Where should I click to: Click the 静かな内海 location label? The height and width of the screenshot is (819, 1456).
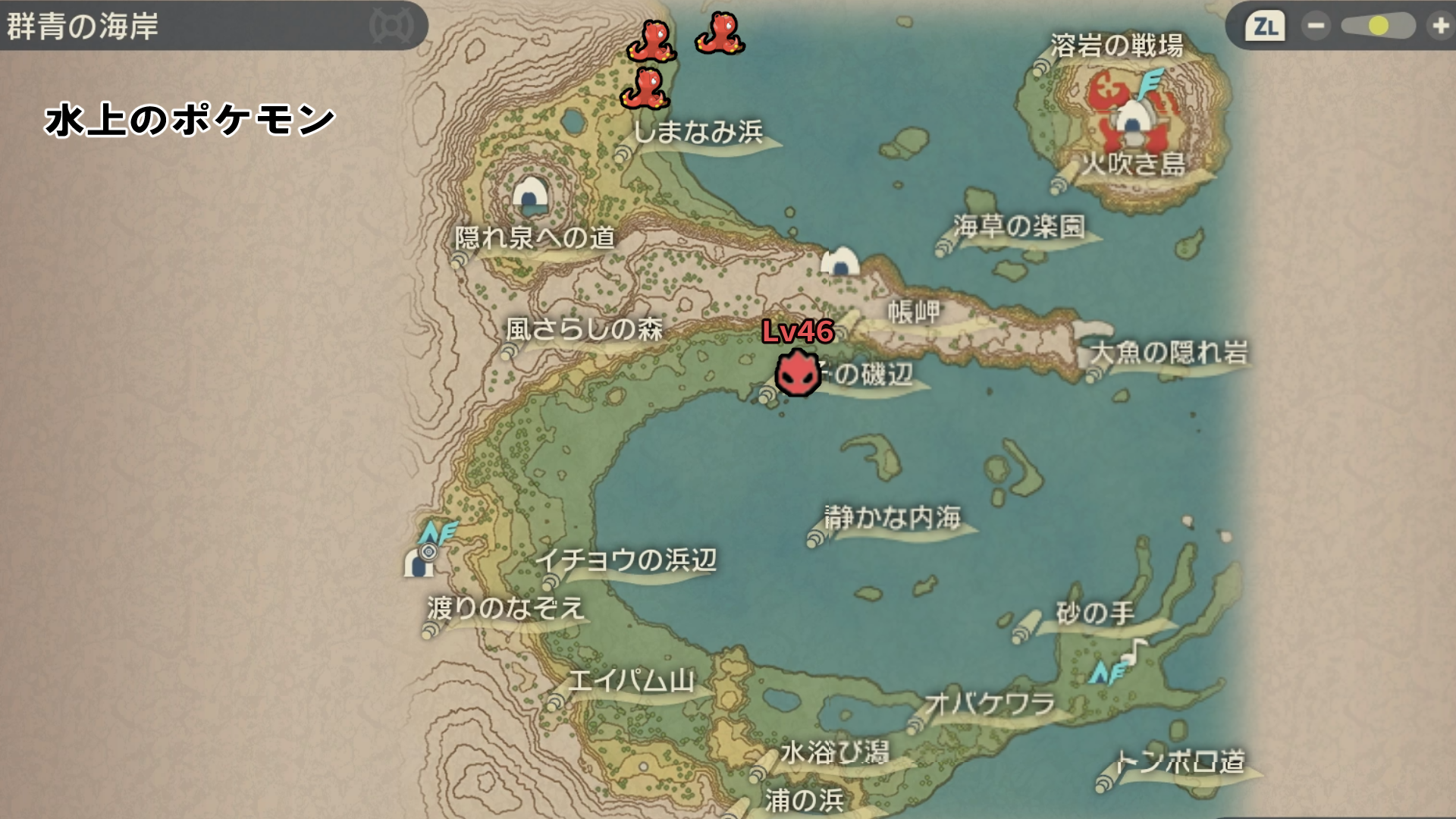(x=893, y=518)
